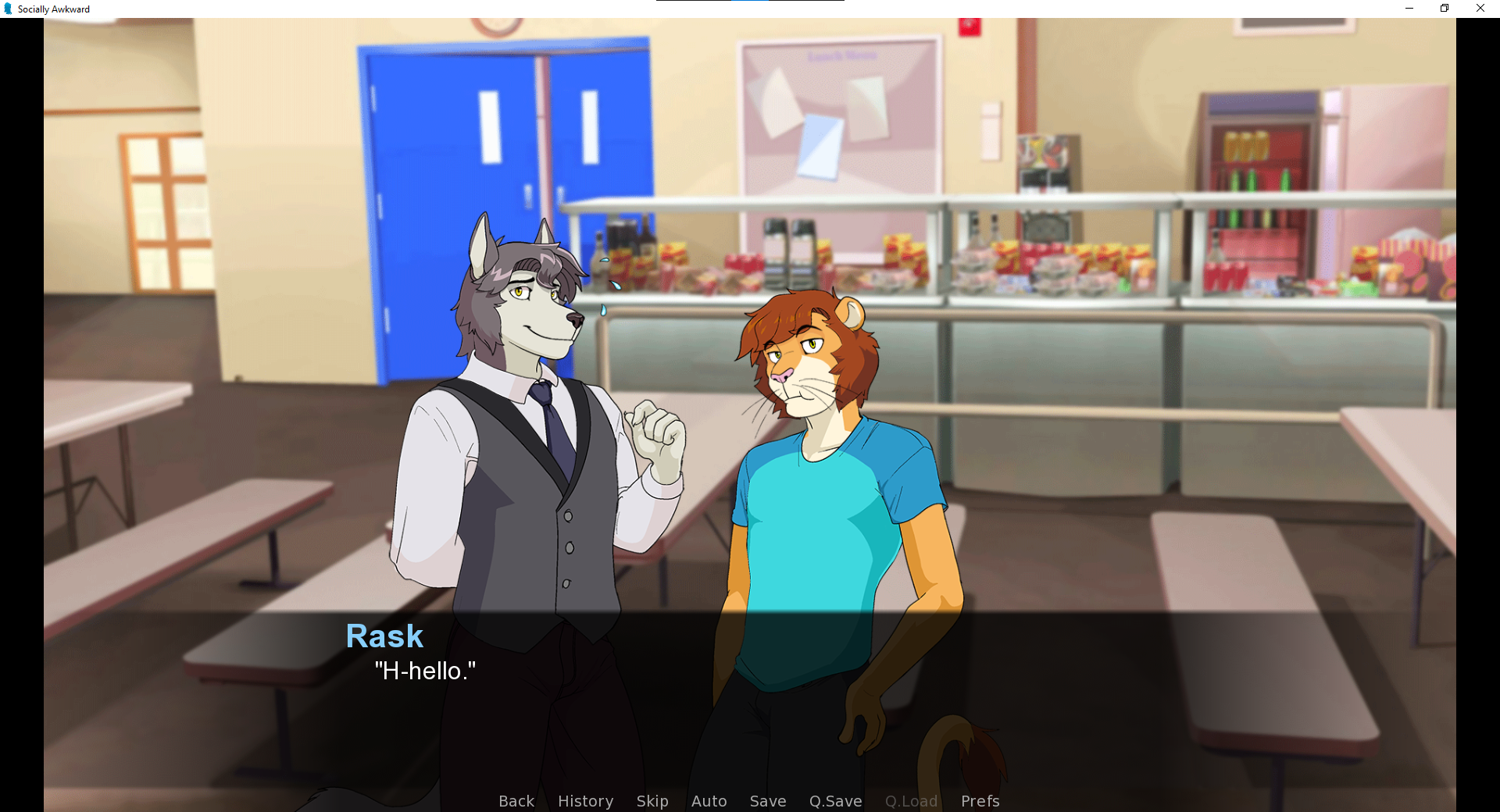Open the dialogue History log
The height and width of the screenshot is (812, 1500).
[x=585, y=801]
